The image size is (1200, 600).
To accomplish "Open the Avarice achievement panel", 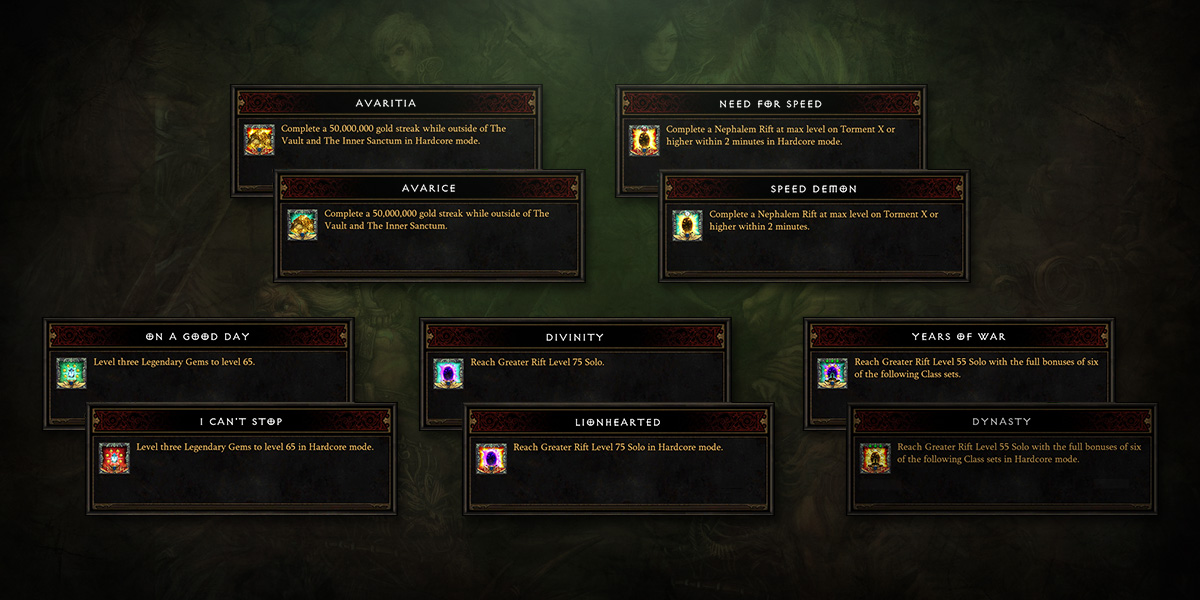I will (x=430, y=188).
